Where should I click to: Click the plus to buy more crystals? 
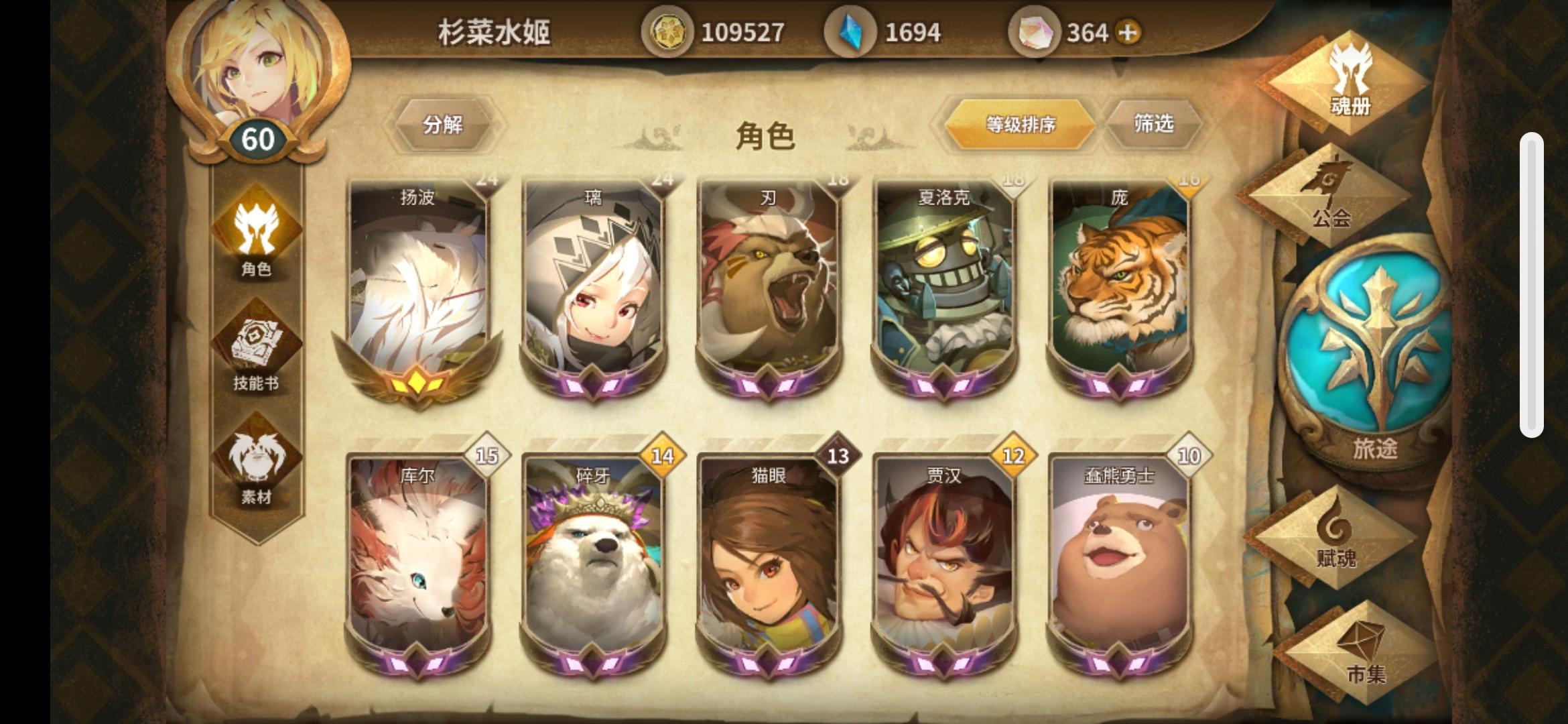(x=1126, y=30)
